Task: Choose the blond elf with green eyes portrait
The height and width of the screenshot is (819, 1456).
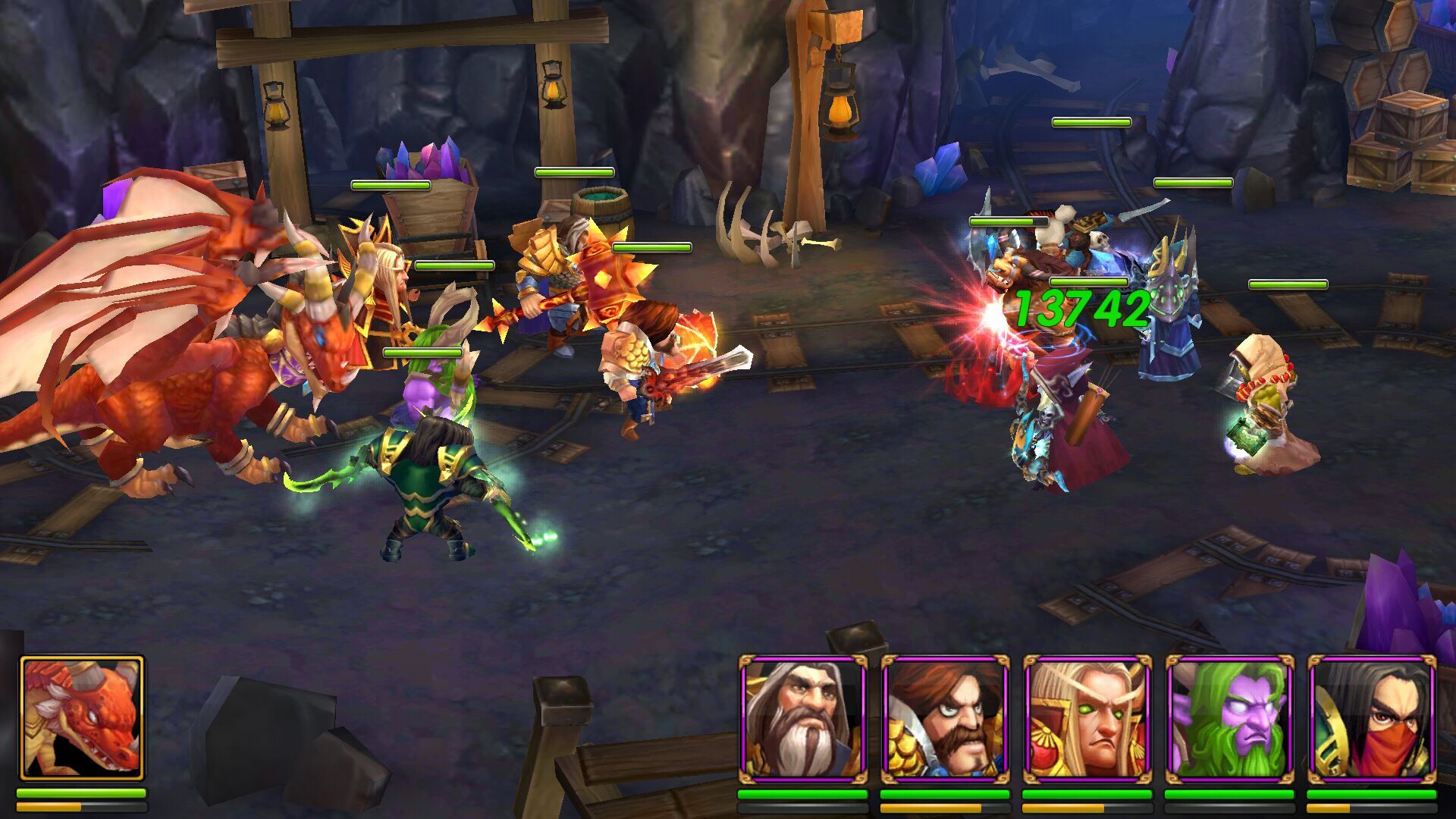Action: tap(1087, 719)
